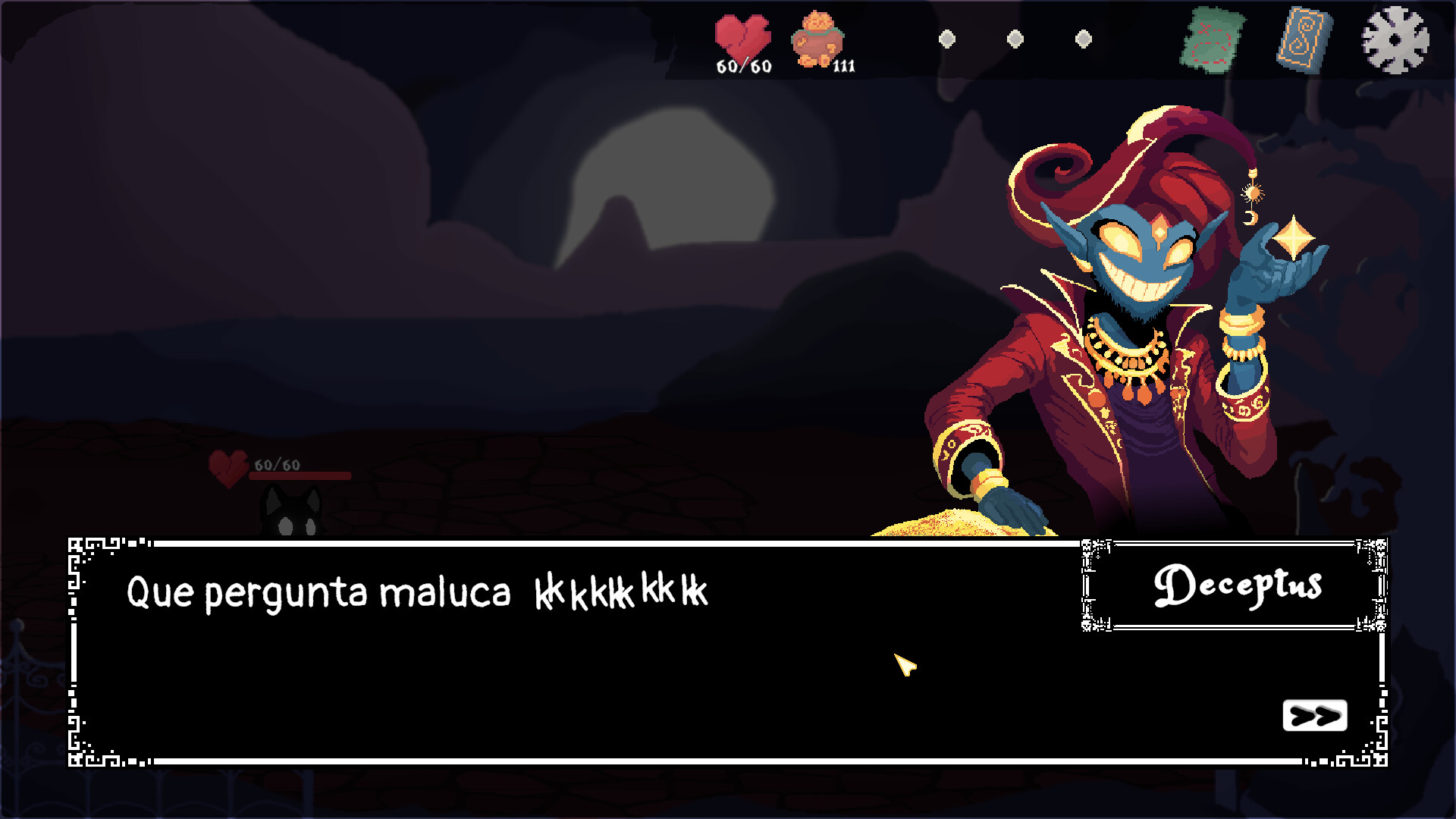
Task: Open the settings gear icon
Action: pos(1395,42)
